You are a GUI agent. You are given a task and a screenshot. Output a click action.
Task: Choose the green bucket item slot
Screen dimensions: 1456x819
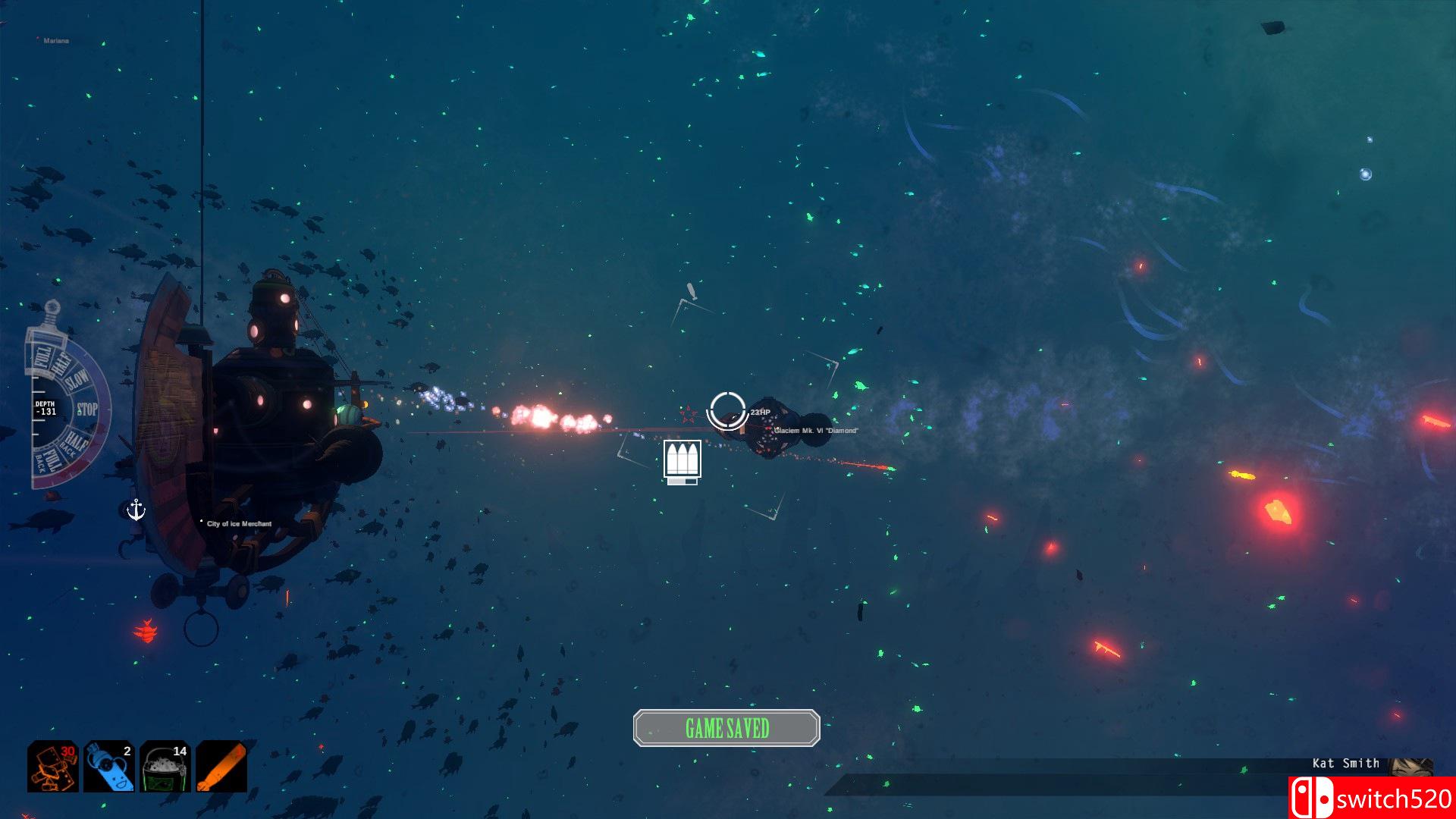(165, 767)
